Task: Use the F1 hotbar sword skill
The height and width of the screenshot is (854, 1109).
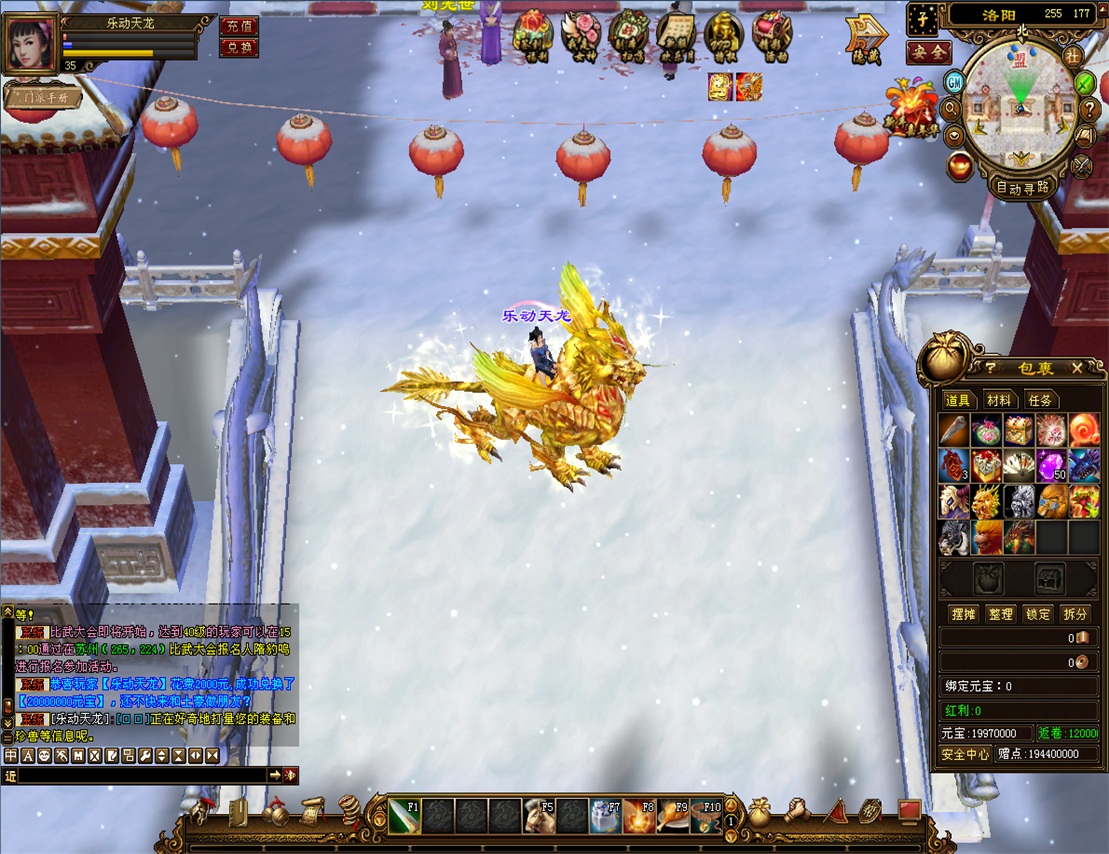Action: (x=403, y=815)
